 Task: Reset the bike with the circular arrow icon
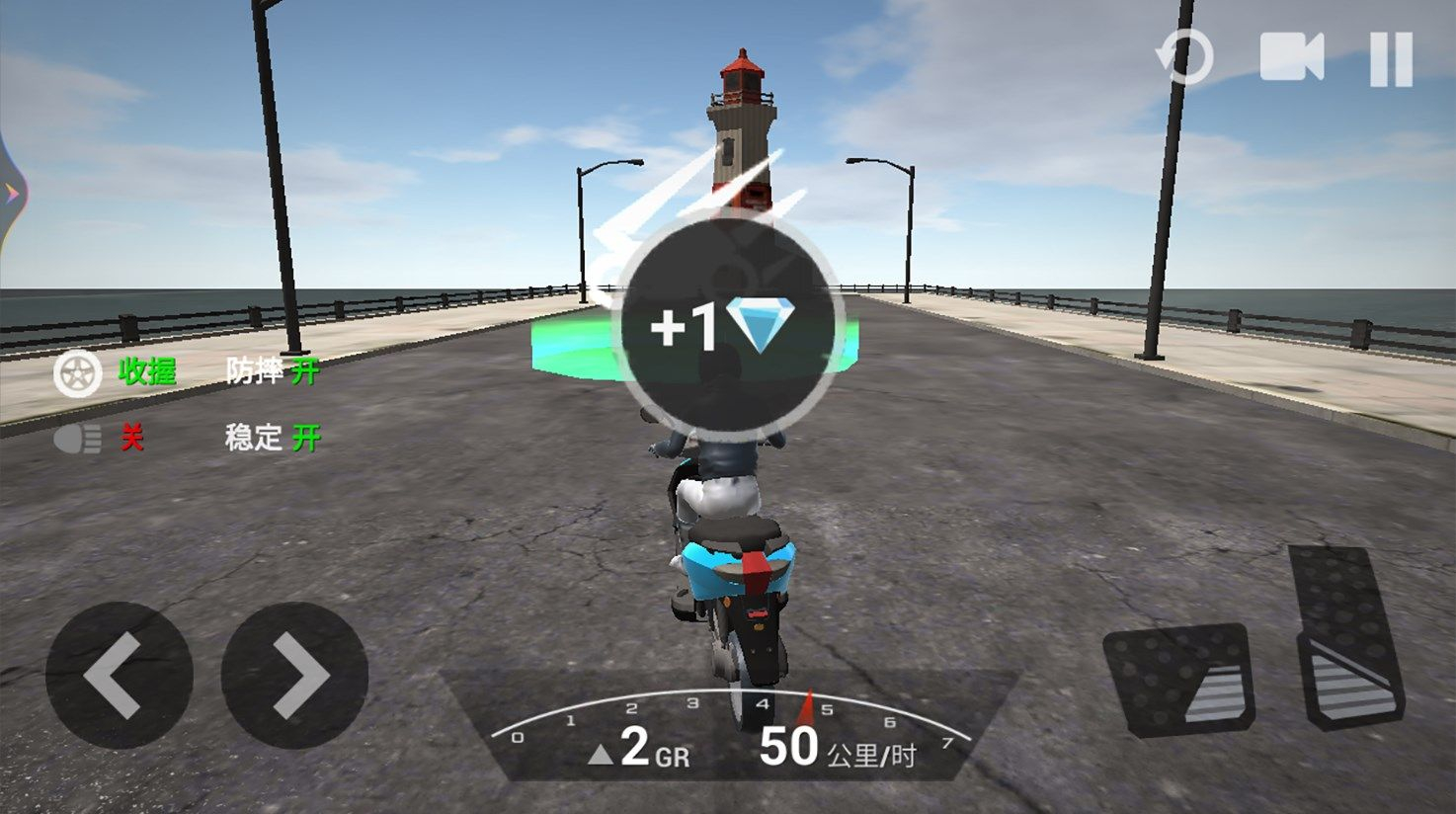[1184, 57]
